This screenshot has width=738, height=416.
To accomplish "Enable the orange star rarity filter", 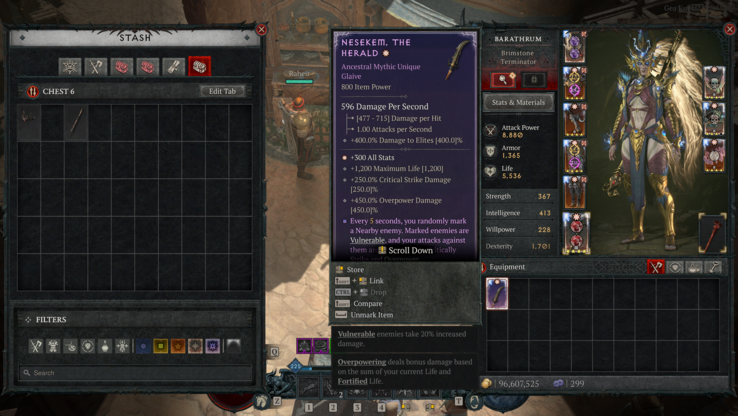I will (x=178, y=346).
